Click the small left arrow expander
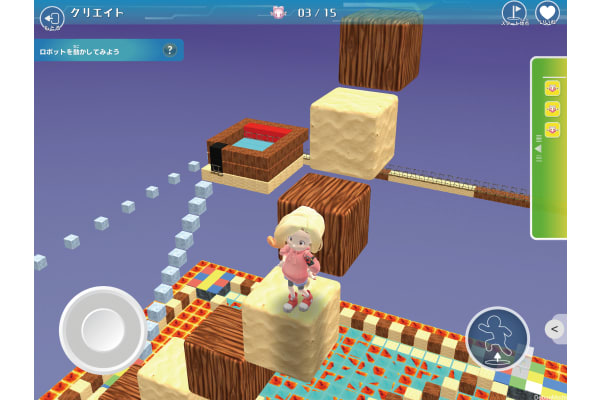Image resolution: width=600 pixels, height=400 pixels. [x=555, y=328]
